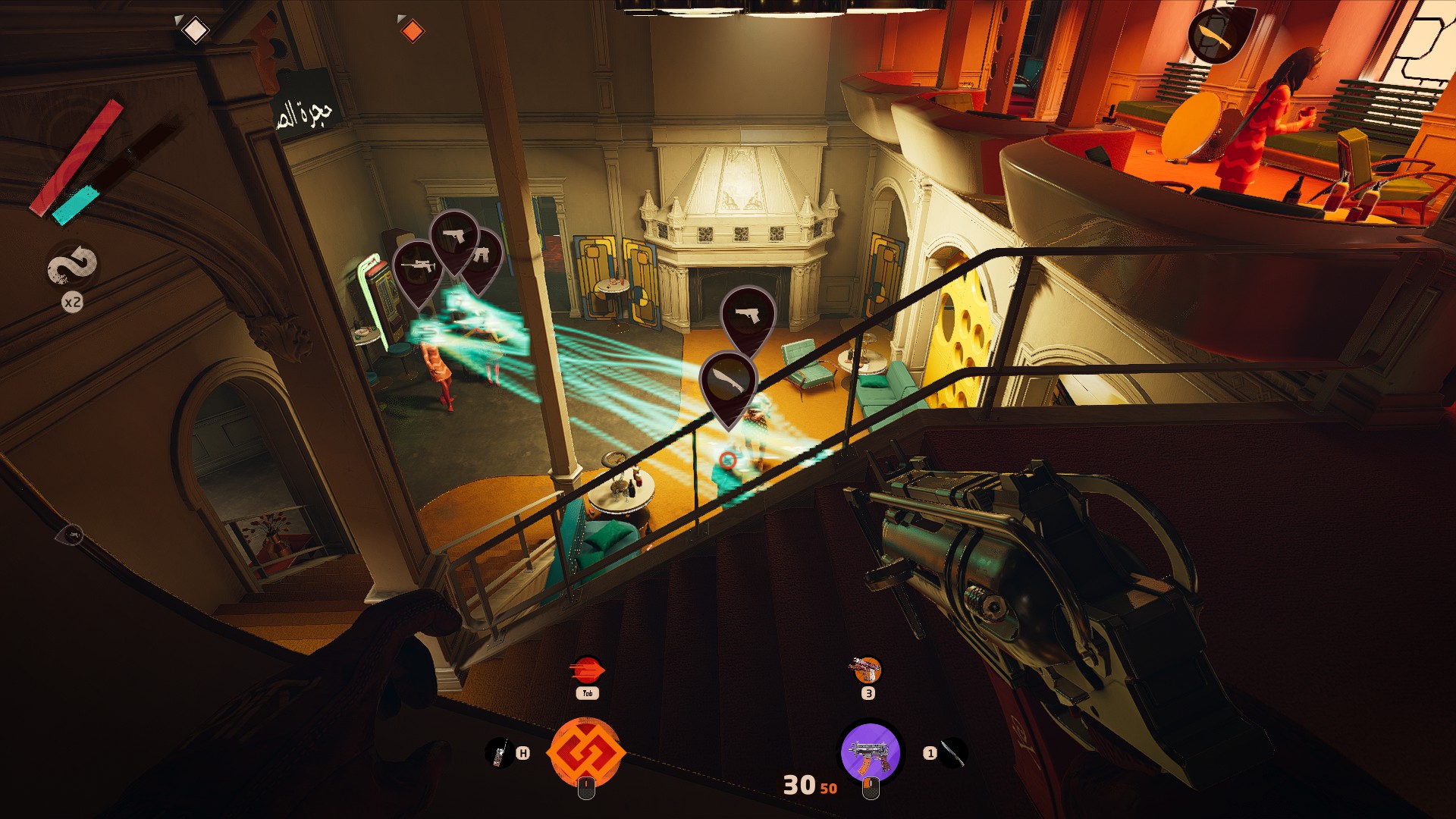Activate the orange Nexus slab icon
Screen dimensions: 1456x819
pos(586,753)
